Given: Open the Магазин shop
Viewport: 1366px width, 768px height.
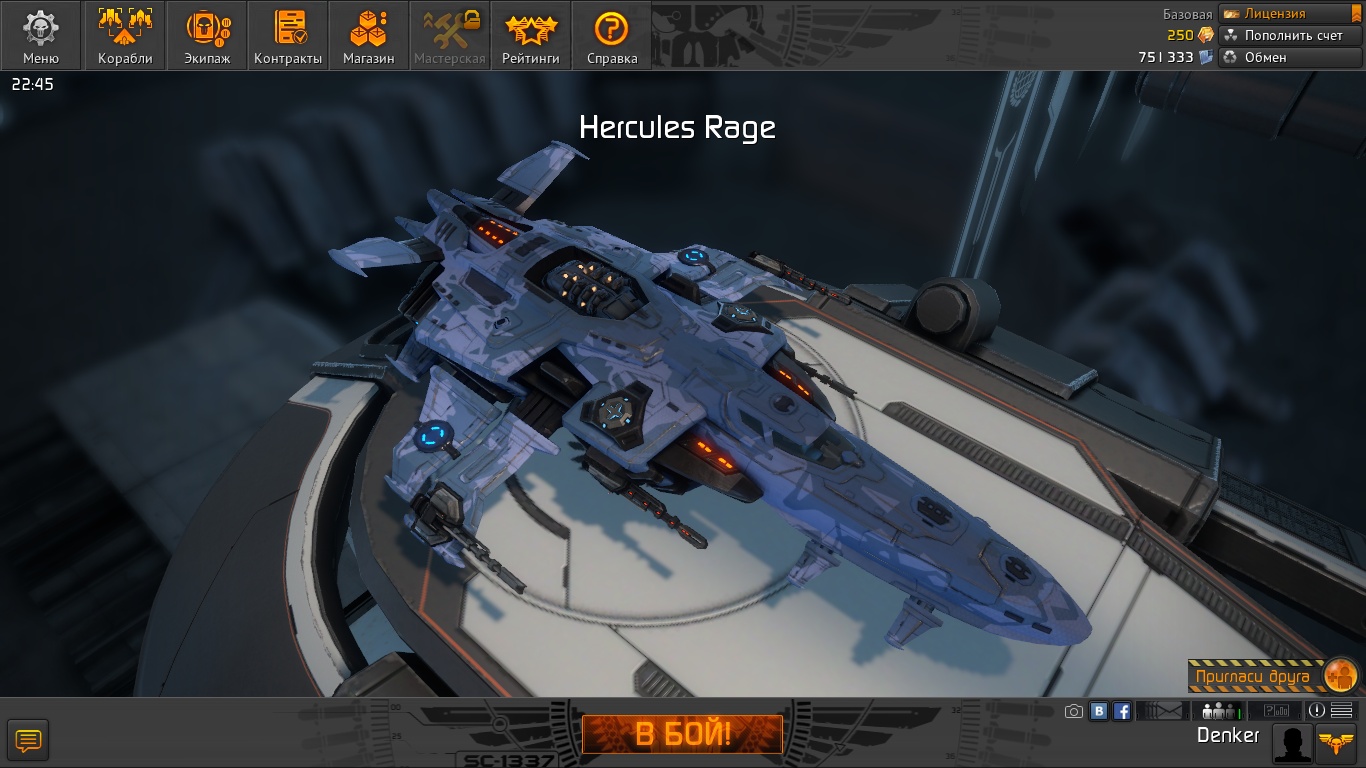Looking at the screenshot, I should tap(369, 36).
